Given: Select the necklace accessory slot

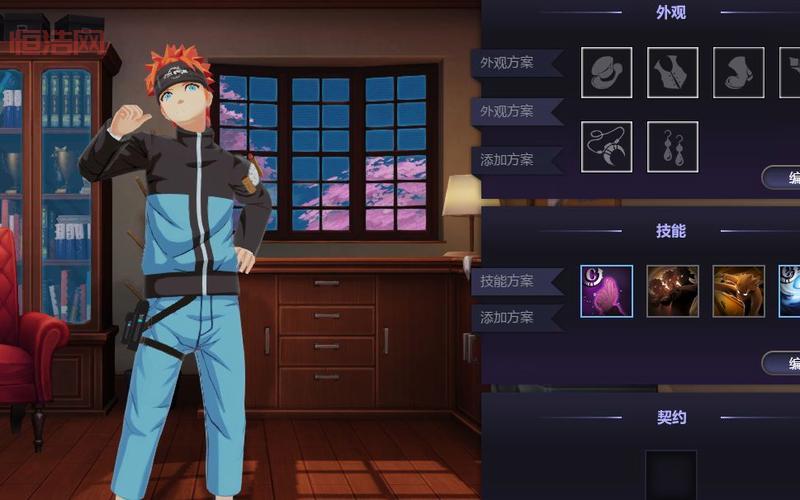Looking at the screenshot, I should [x=606, y=147].
